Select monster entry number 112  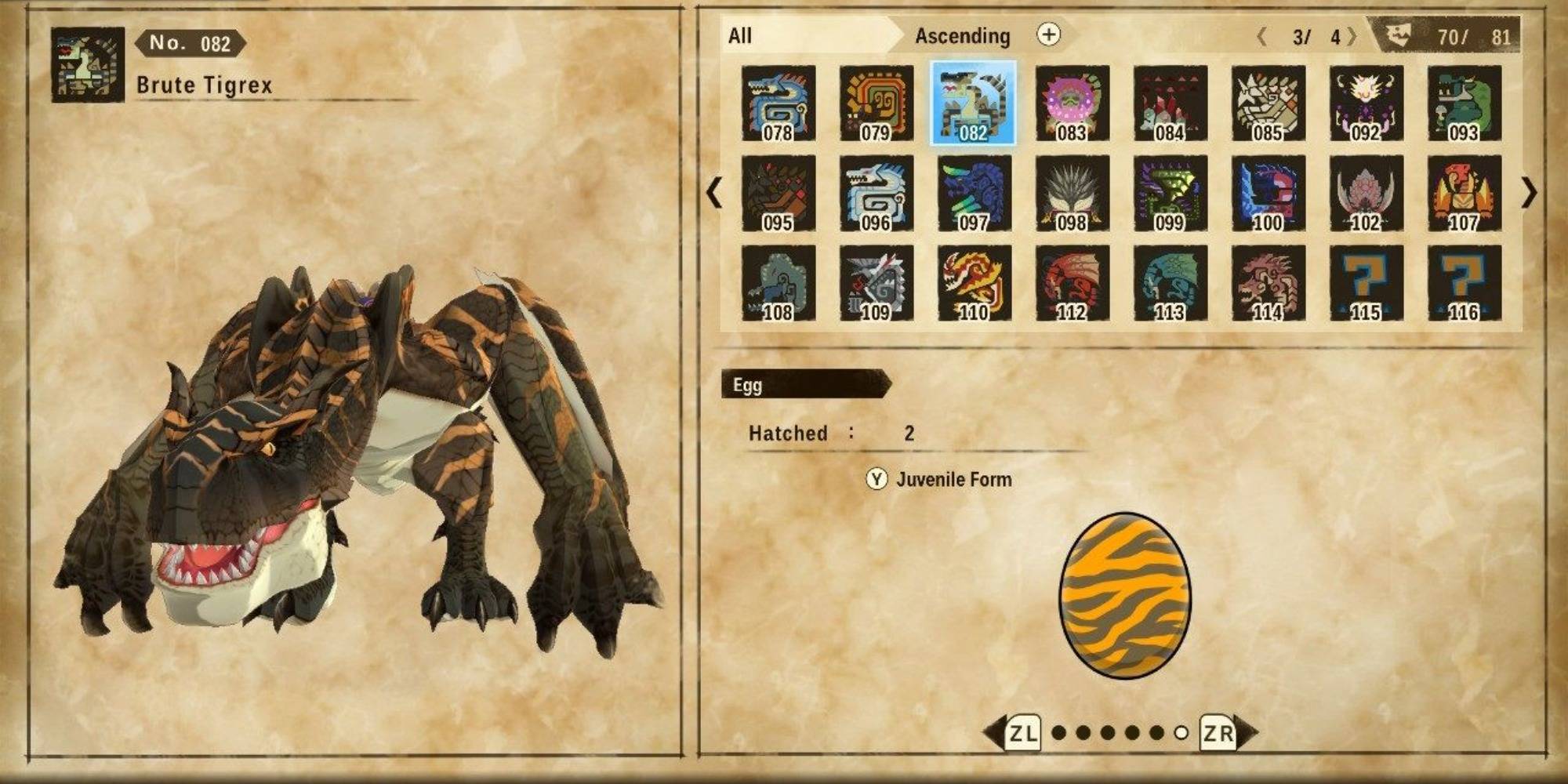[1072, 284]
